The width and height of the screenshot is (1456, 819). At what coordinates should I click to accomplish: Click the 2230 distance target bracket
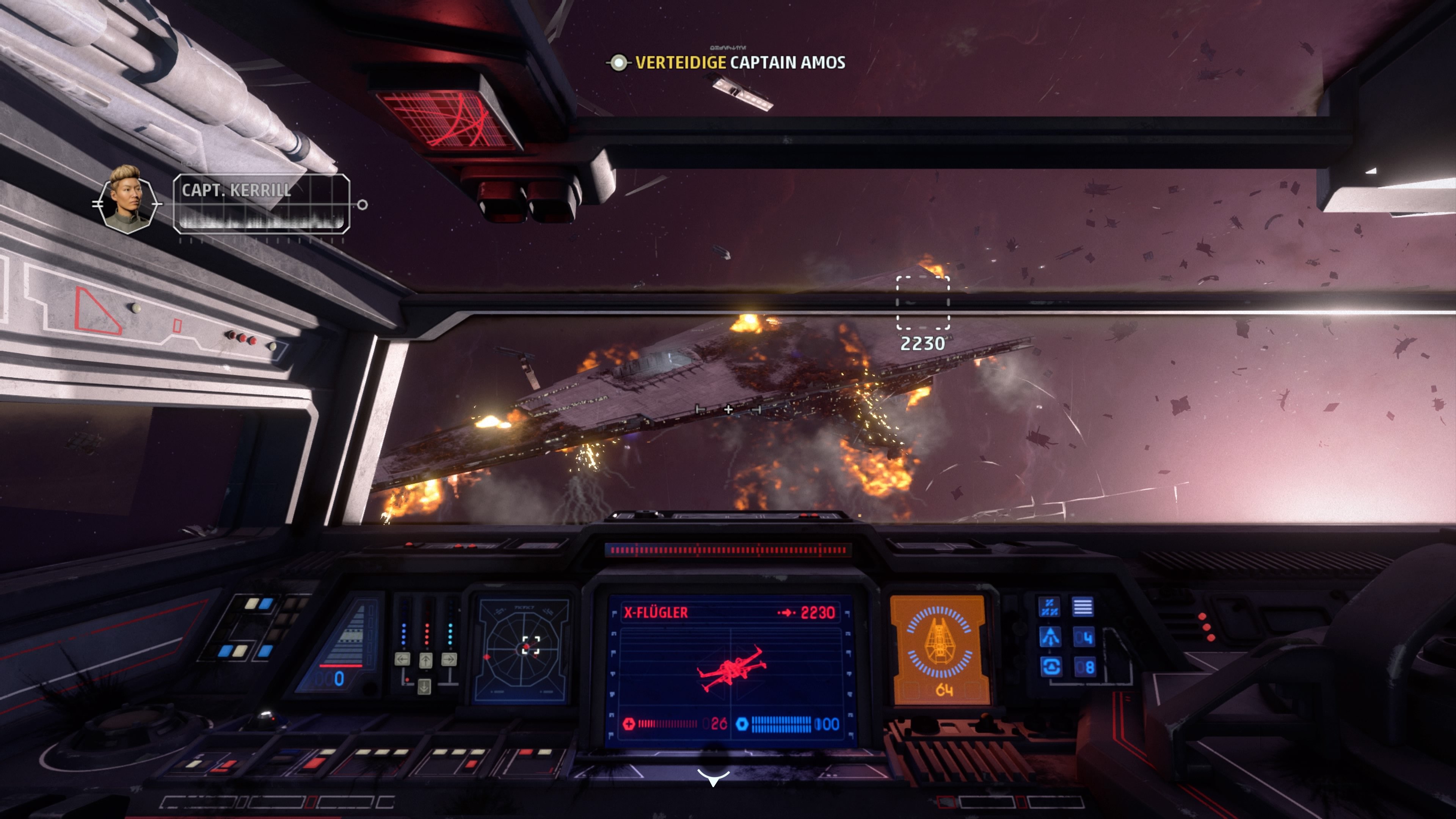(923, 303)
